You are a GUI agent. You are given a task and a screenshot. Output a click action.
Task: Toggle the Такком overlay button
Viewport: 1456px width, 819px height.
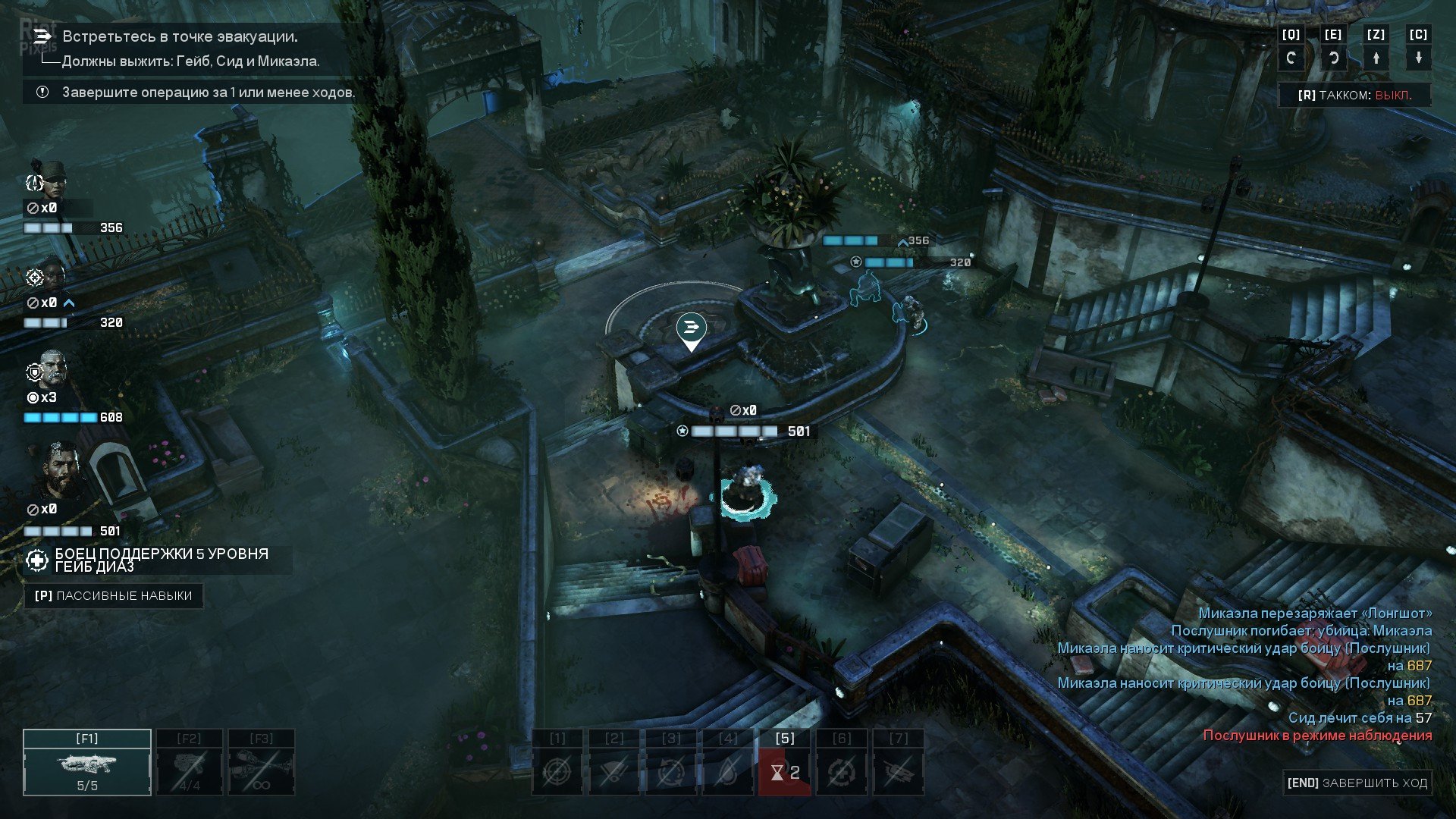pos(1354,96)
